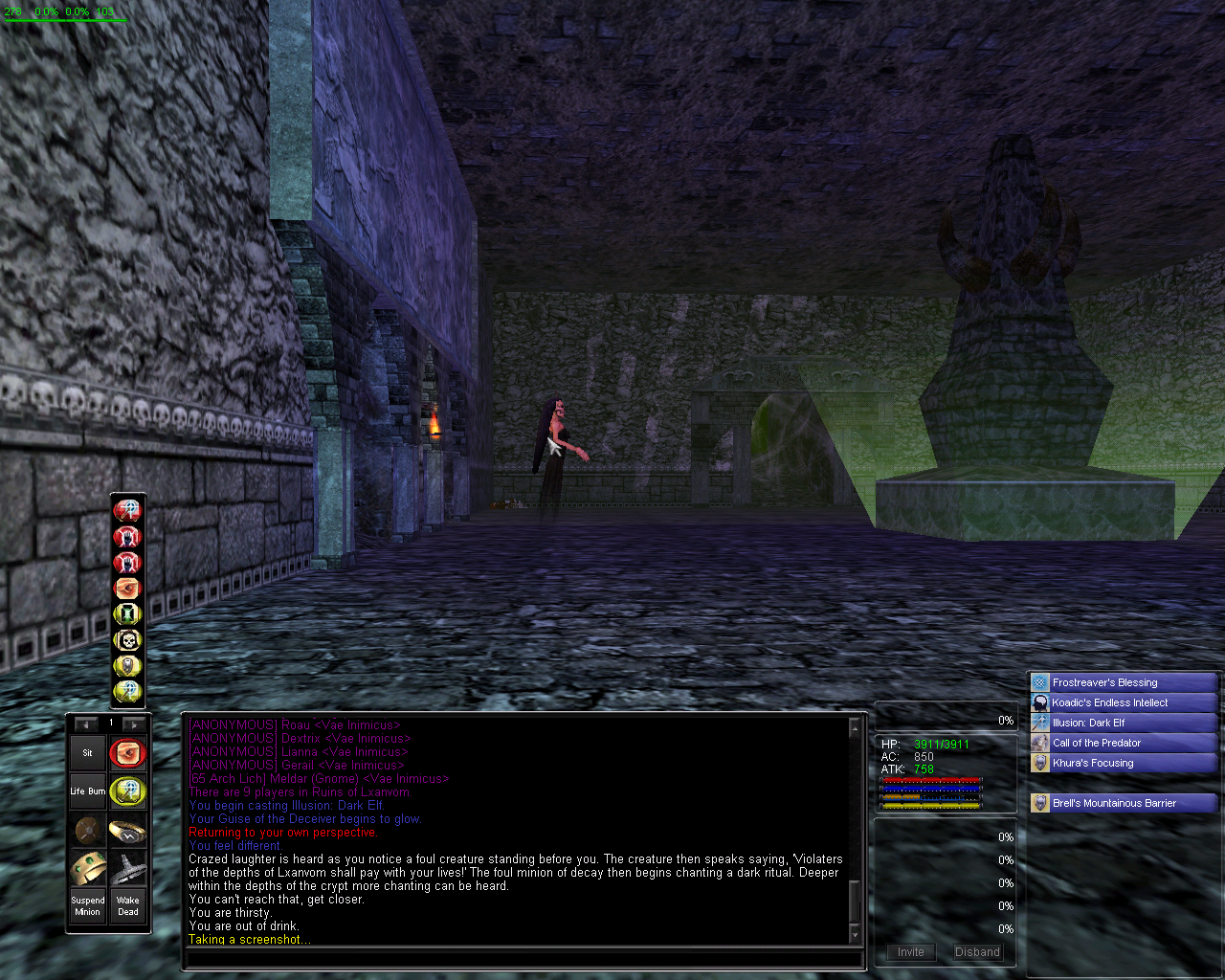The image size is (1225, 980).
Task: Use the Suspend Minion button
Action: click(87, 905)
